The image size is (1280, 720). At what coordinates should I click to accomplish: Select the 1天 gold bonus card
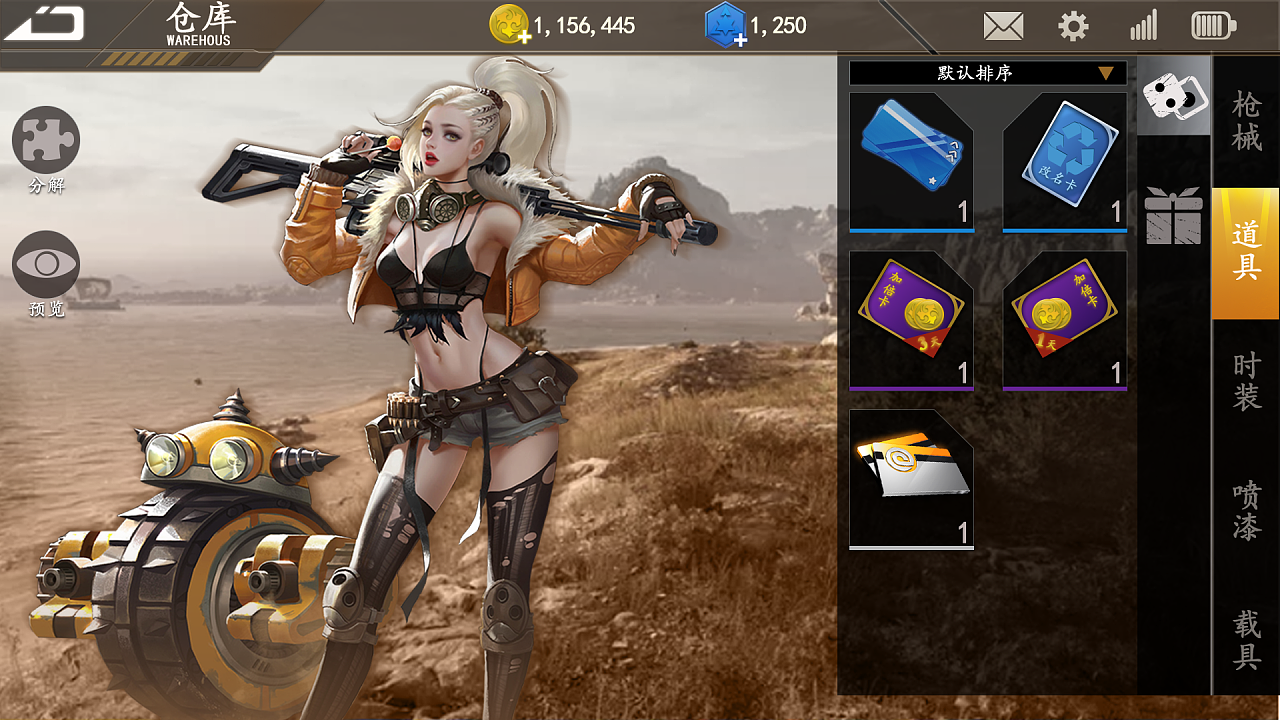1065,320
